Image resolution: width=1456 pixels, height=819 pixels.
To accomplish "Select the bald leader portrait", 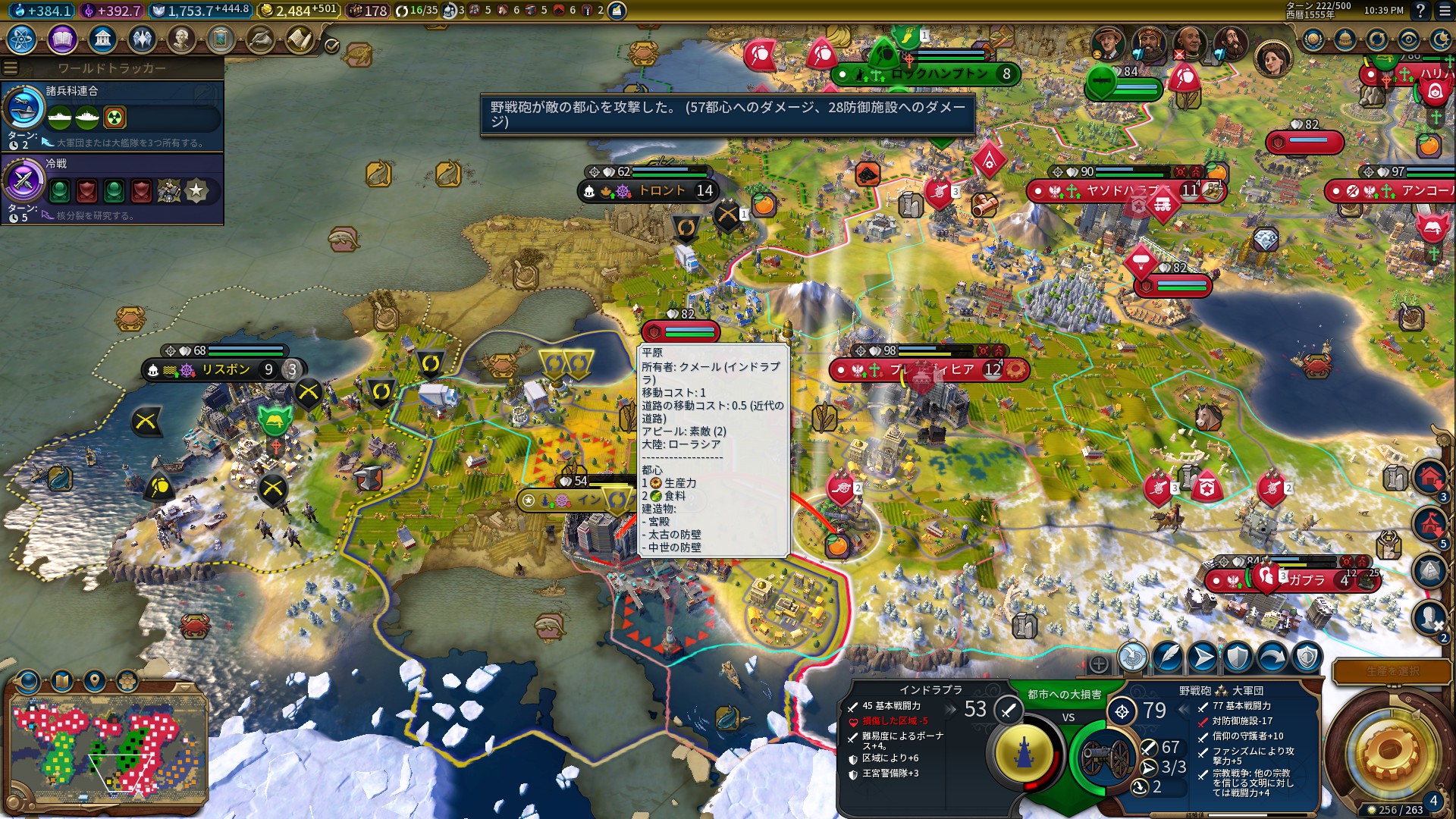I will tap(1189, 42).
